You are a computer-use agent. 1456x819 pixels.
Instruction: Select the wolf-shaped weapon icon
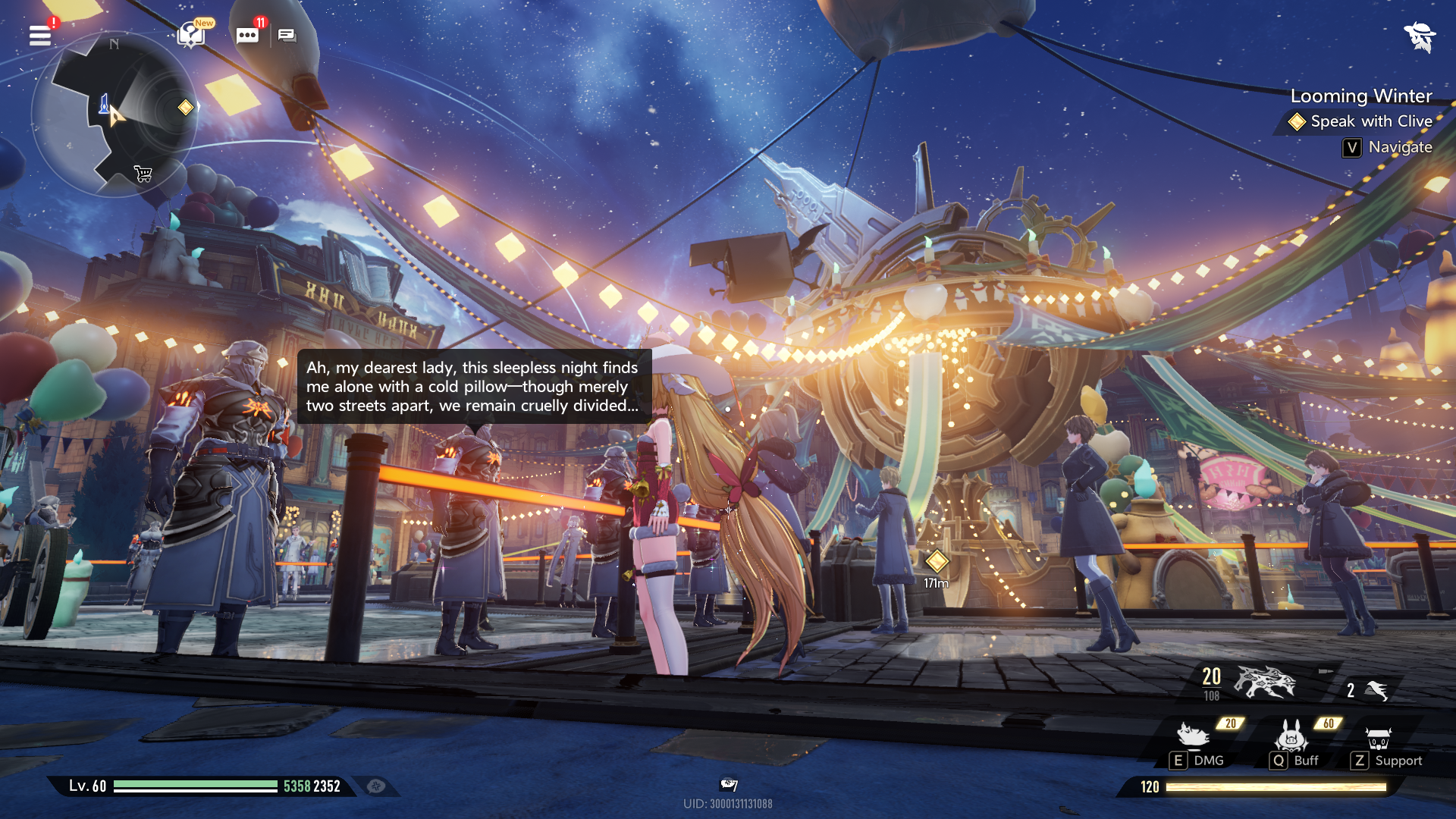[1265, 682]
